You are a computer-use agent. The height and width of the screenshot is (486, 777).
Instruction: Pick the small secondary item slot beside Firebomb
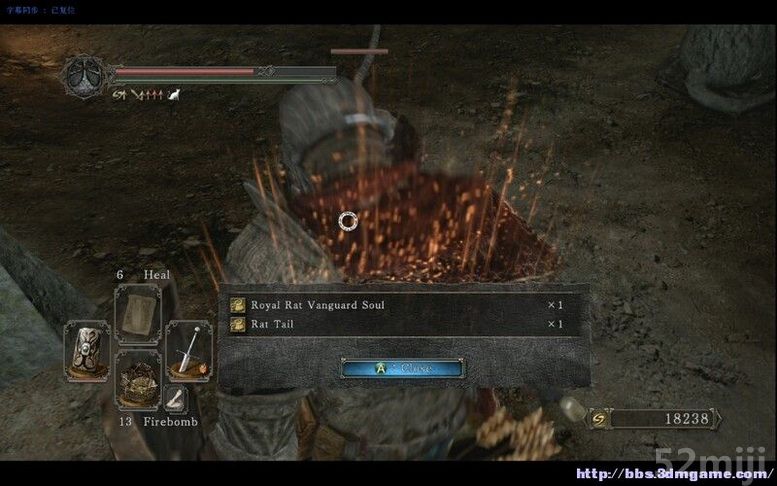click(x=176, y=400)
